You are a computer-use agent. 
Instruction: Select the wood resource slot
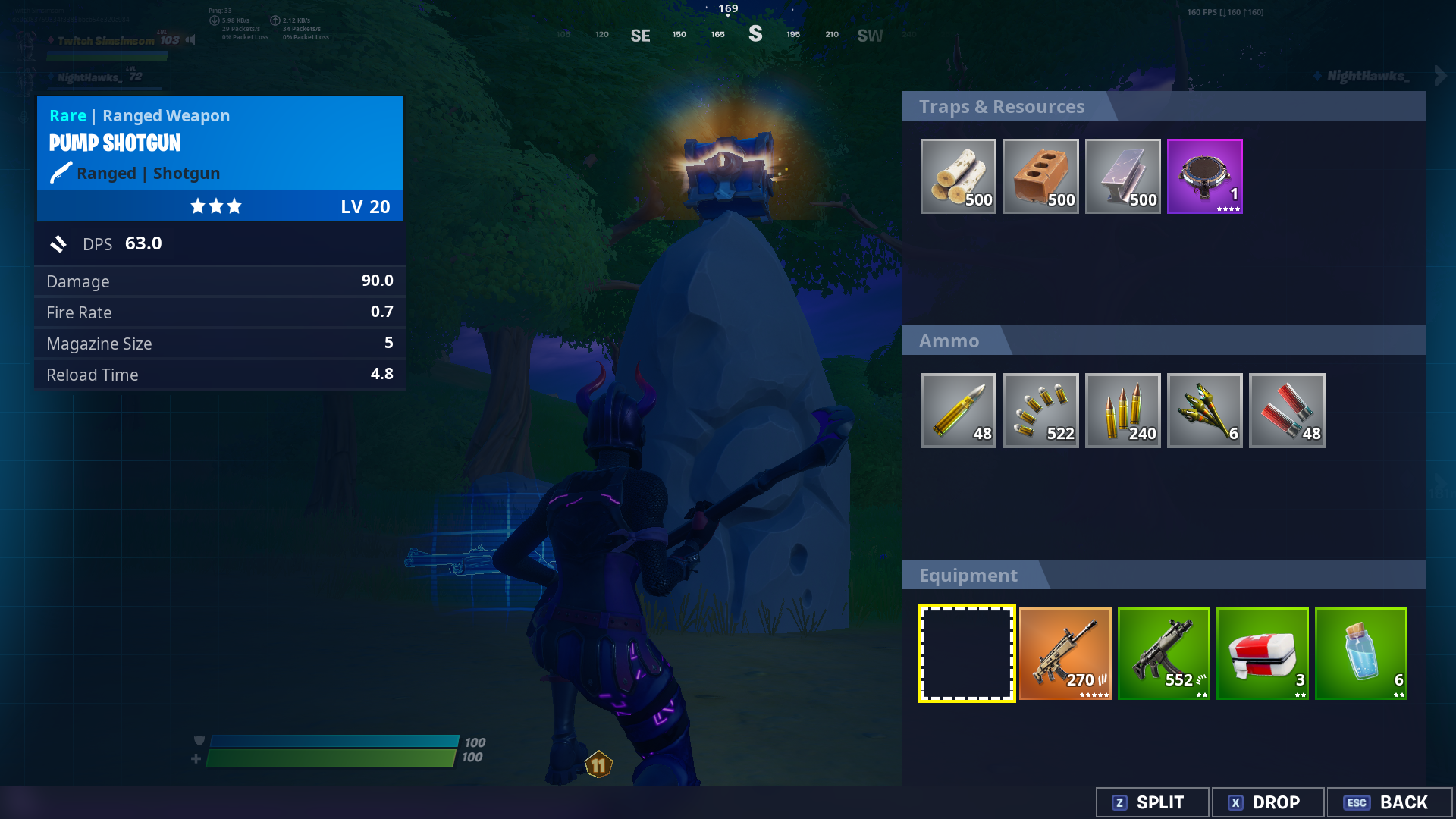tap(958, 176)
